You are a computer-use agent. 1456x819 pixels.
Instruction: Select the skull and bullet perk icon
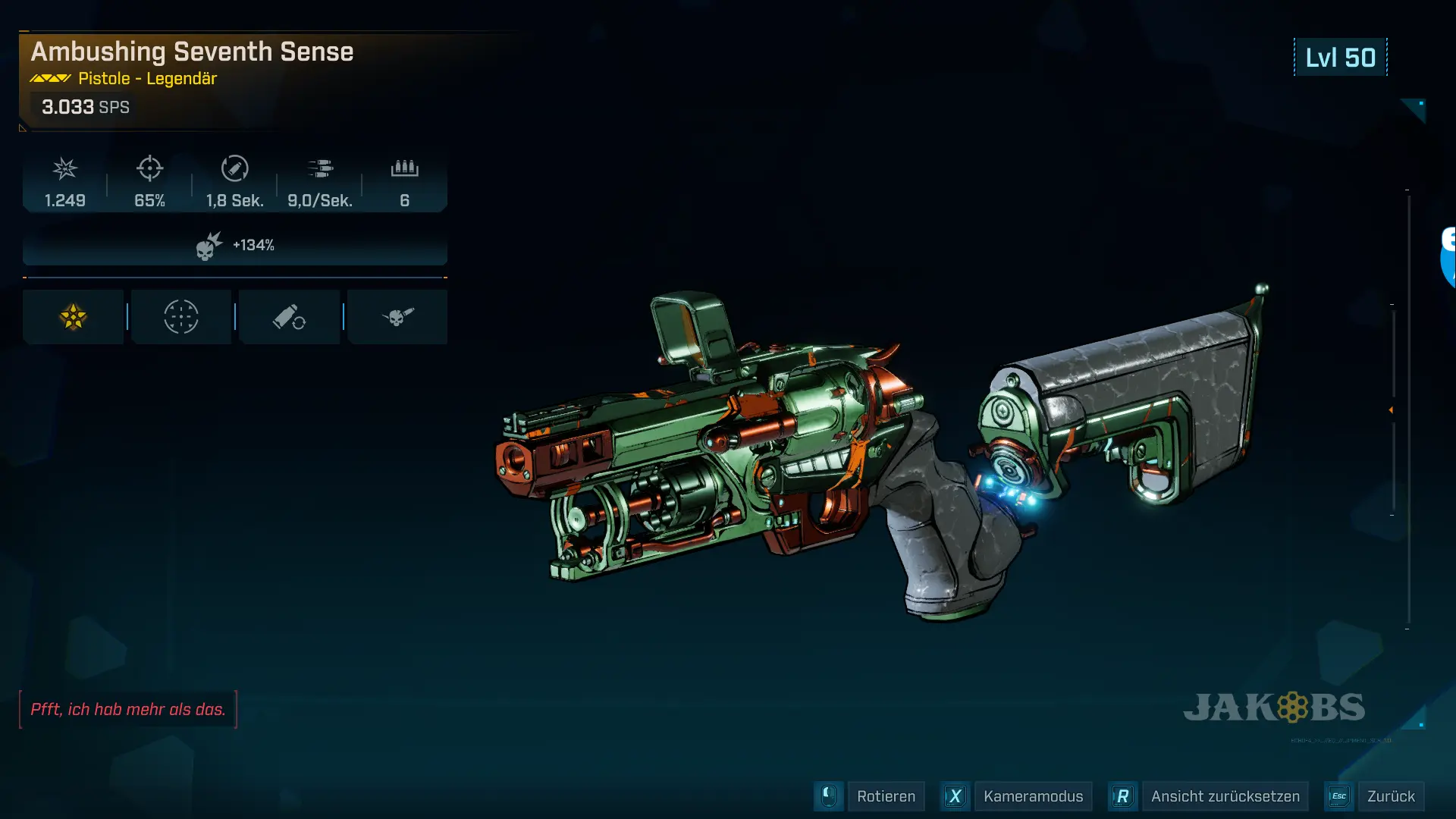397,317
